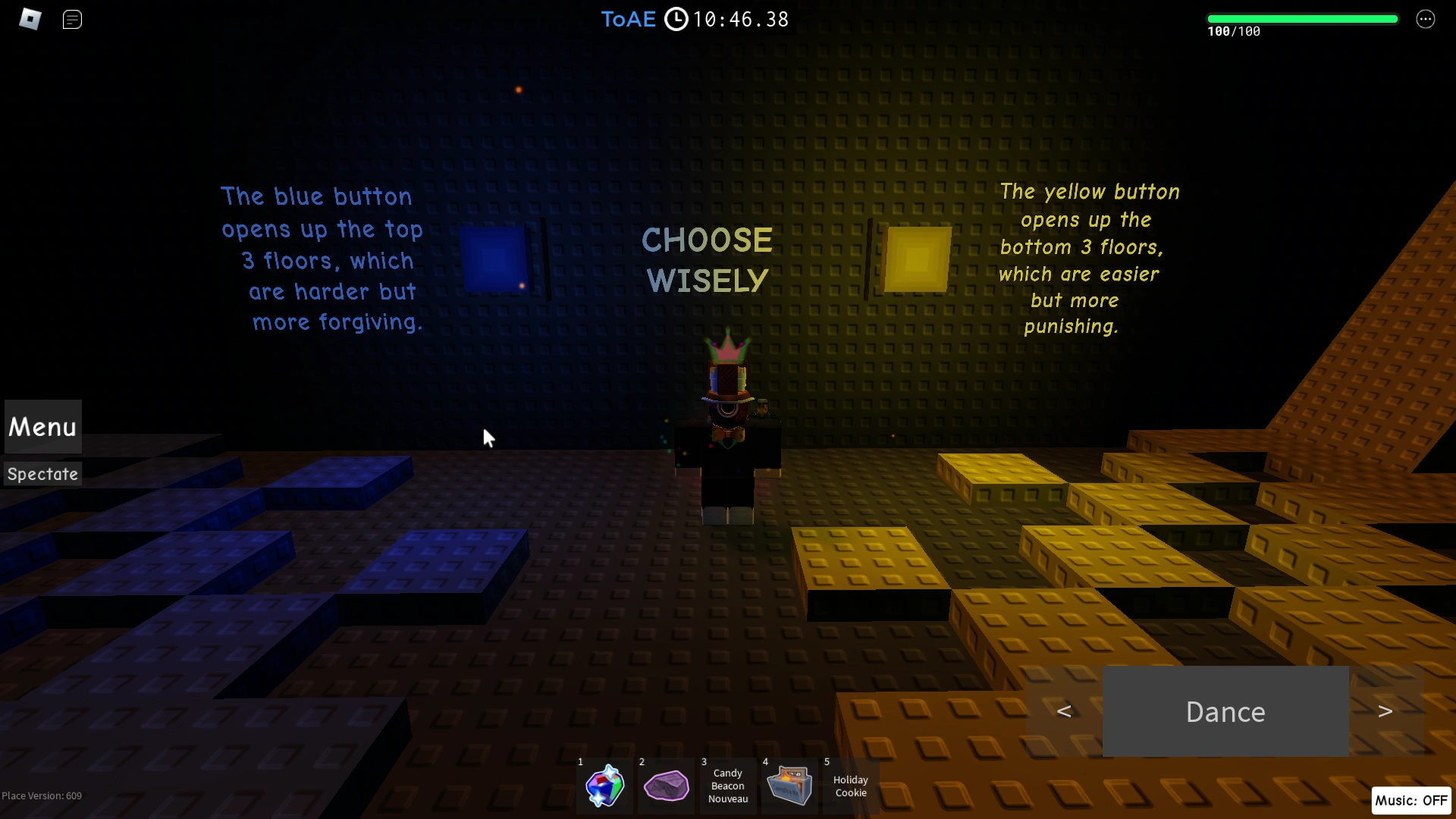Select the Candy Beacon Nouveau item
1456x819 pixels.
coord(727,786)
